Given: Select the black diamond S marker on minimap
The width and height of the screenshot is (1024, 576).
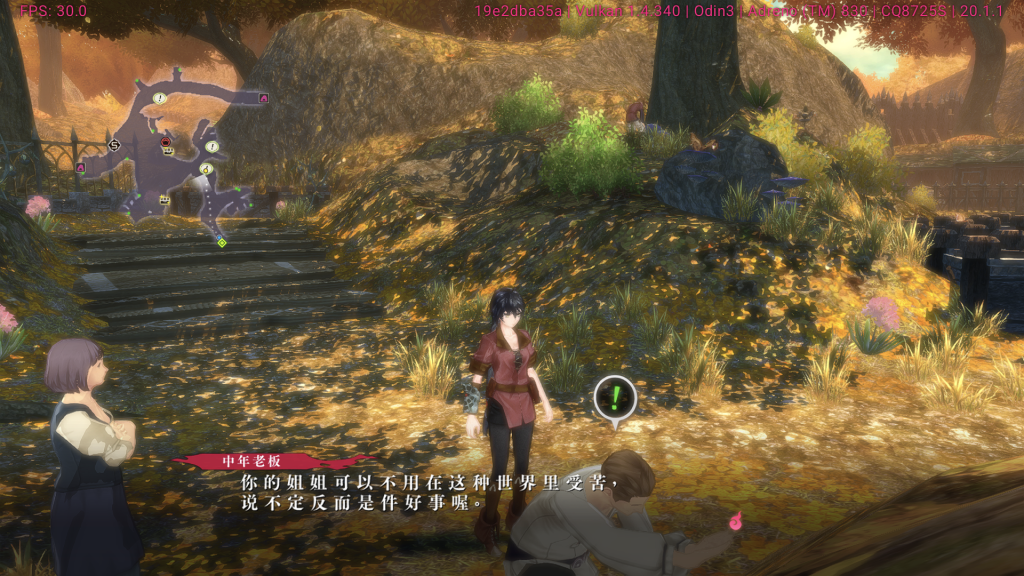Looking at the screenshot, I should (x=114, y=146).
